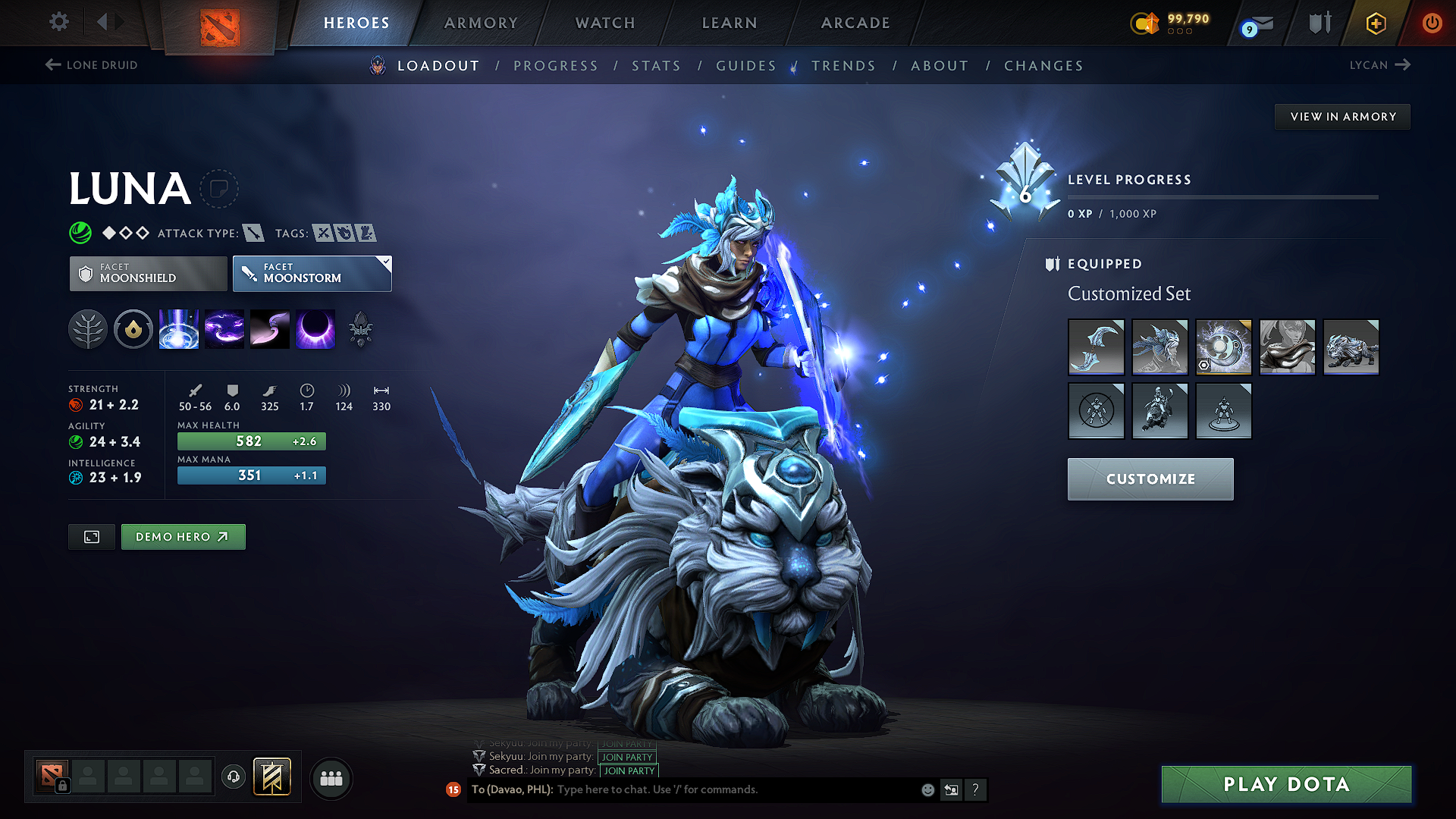Click the gold droplet facet ability icon
Screen dimensions: 1456x819
(133, 329)
